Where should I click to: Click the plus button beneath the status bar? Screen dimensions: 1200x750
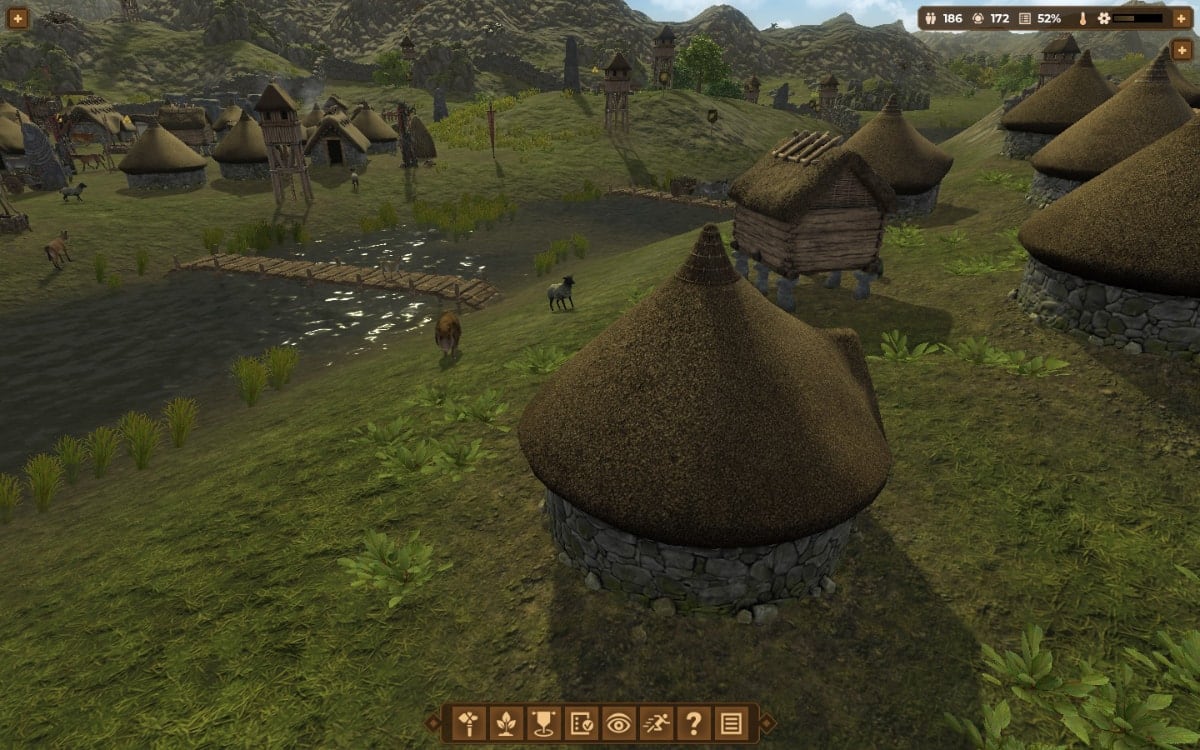pos(1181,49)
